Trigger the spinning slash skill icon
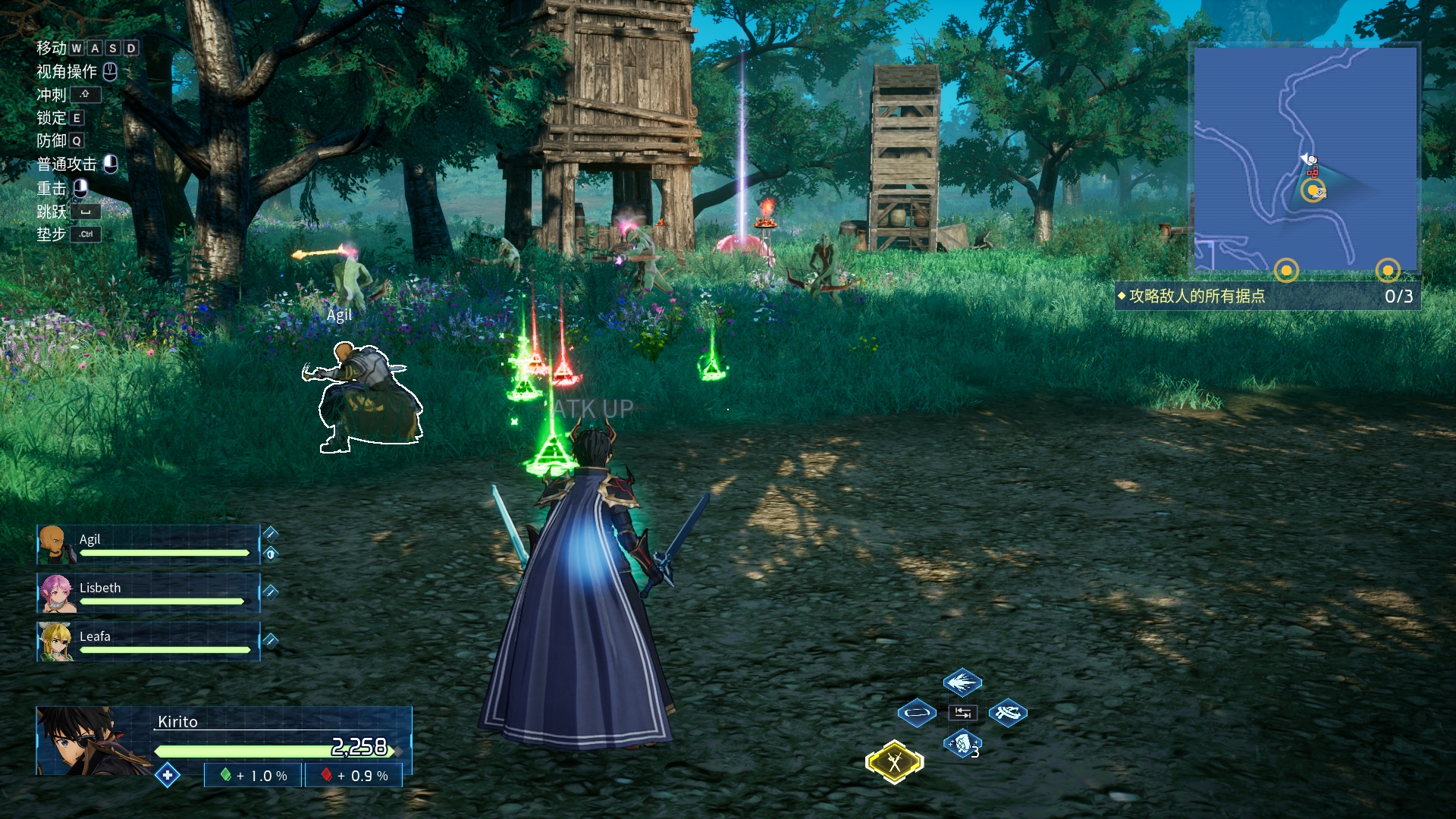Screen dimensions: 1456x819 point(1008,713)
